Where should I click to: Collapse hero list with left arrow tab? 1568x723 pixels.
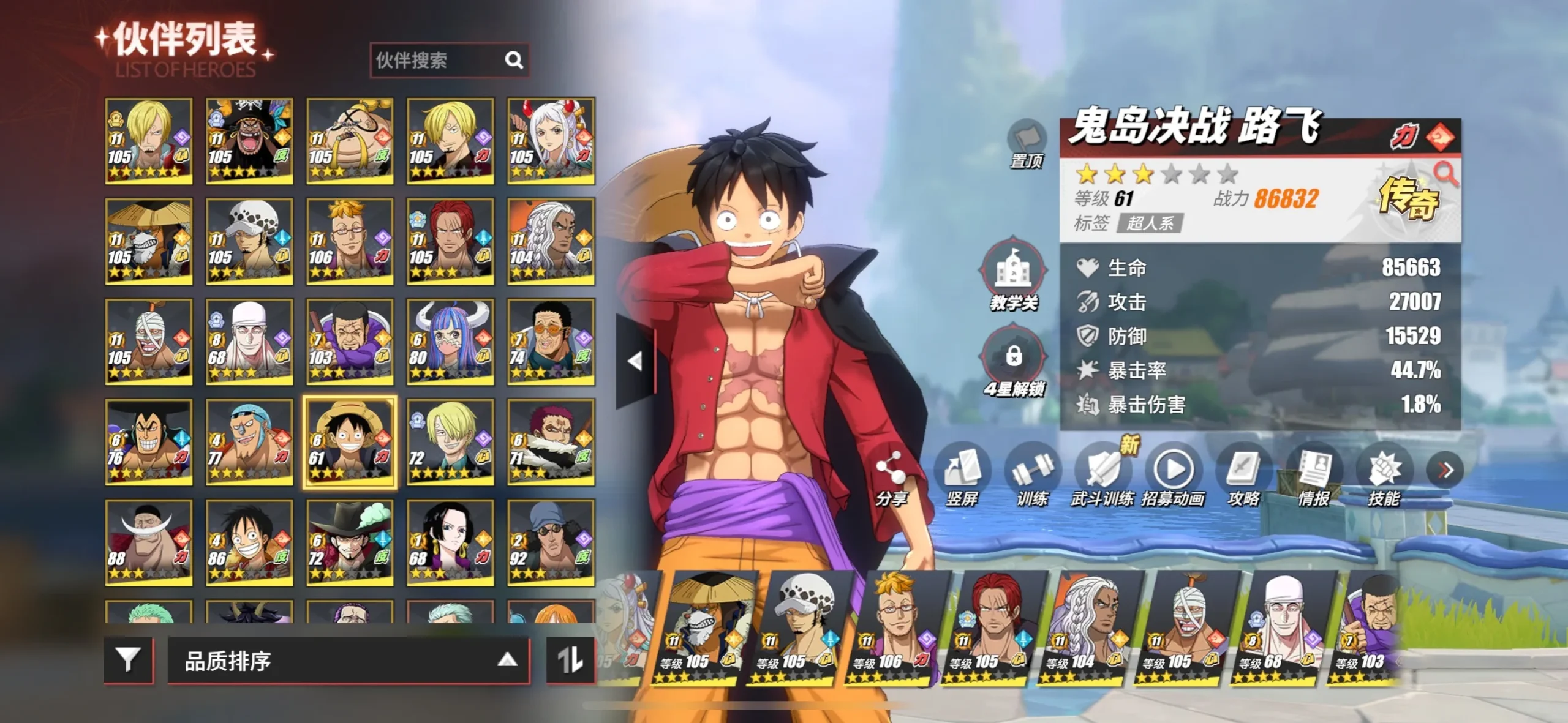[635, 361]
